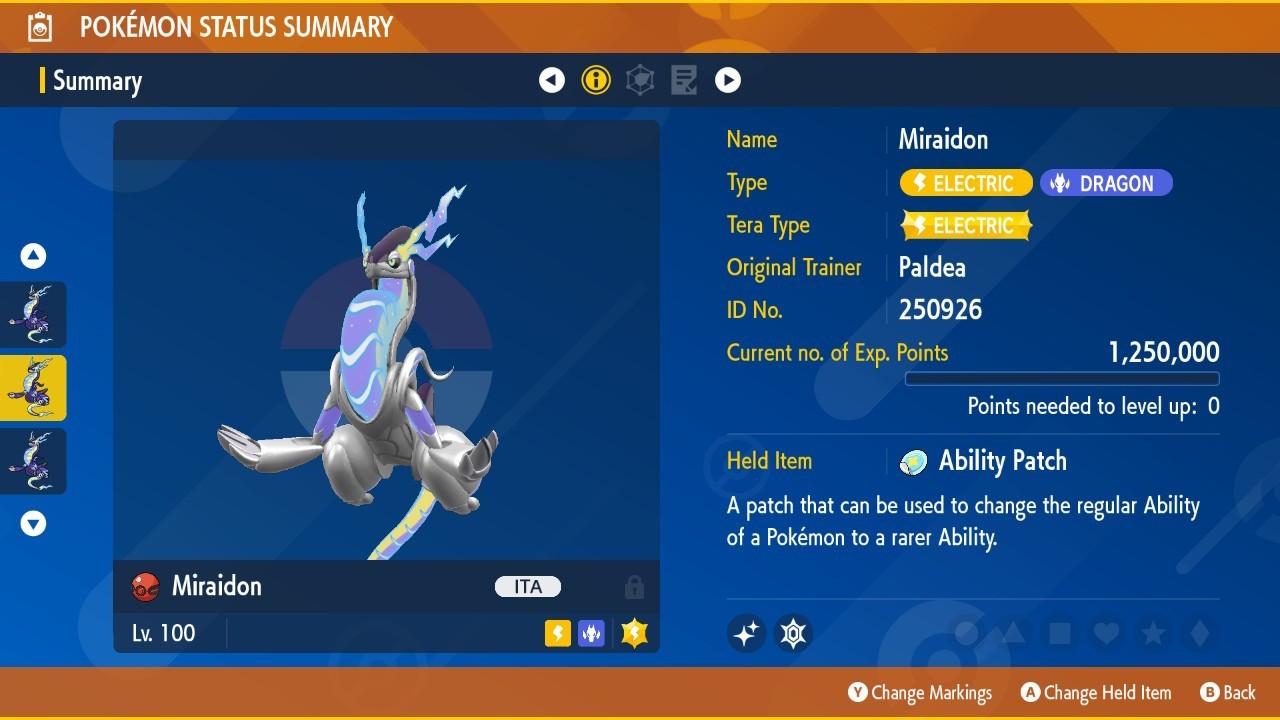This screenshot has width=1280, height=720.
Task: Go to the previous summary page arrow
Action: 552,80
